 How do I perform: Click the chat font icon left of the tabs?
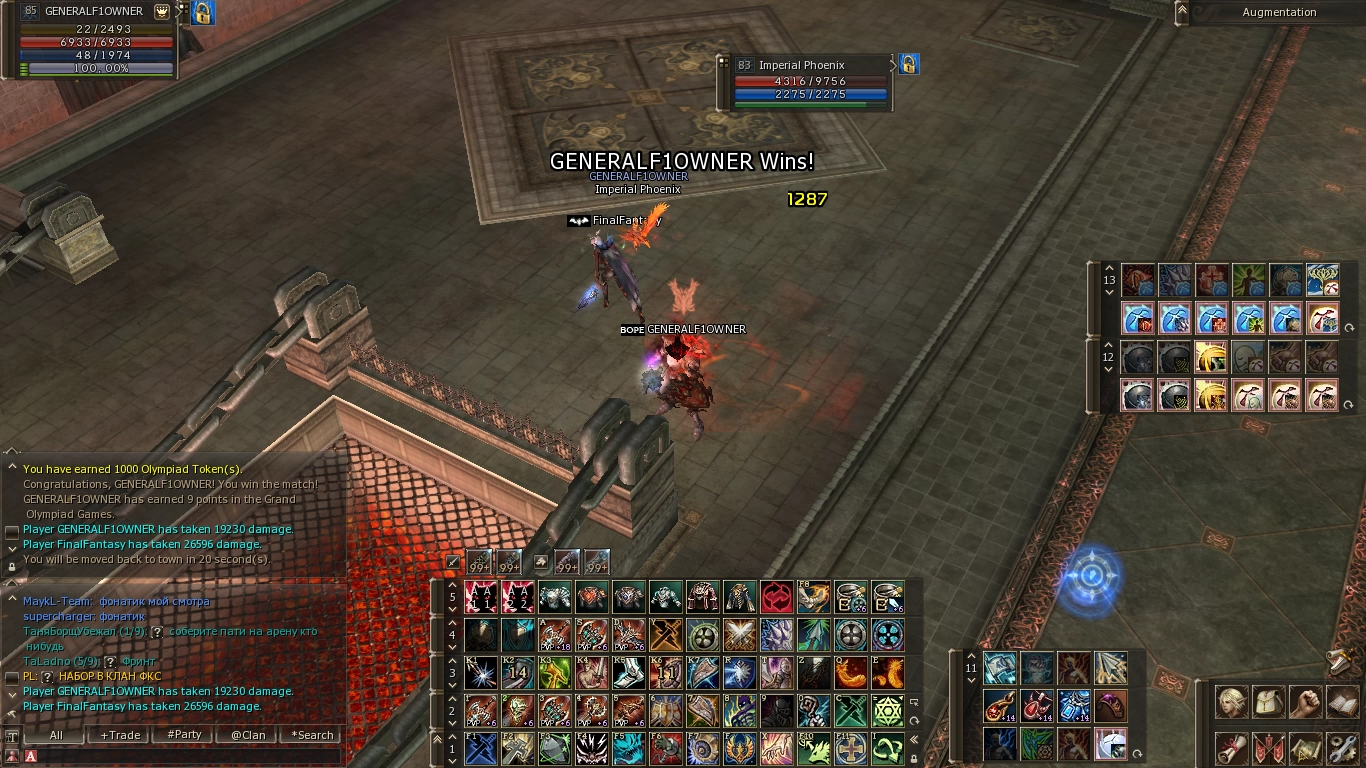12,736
